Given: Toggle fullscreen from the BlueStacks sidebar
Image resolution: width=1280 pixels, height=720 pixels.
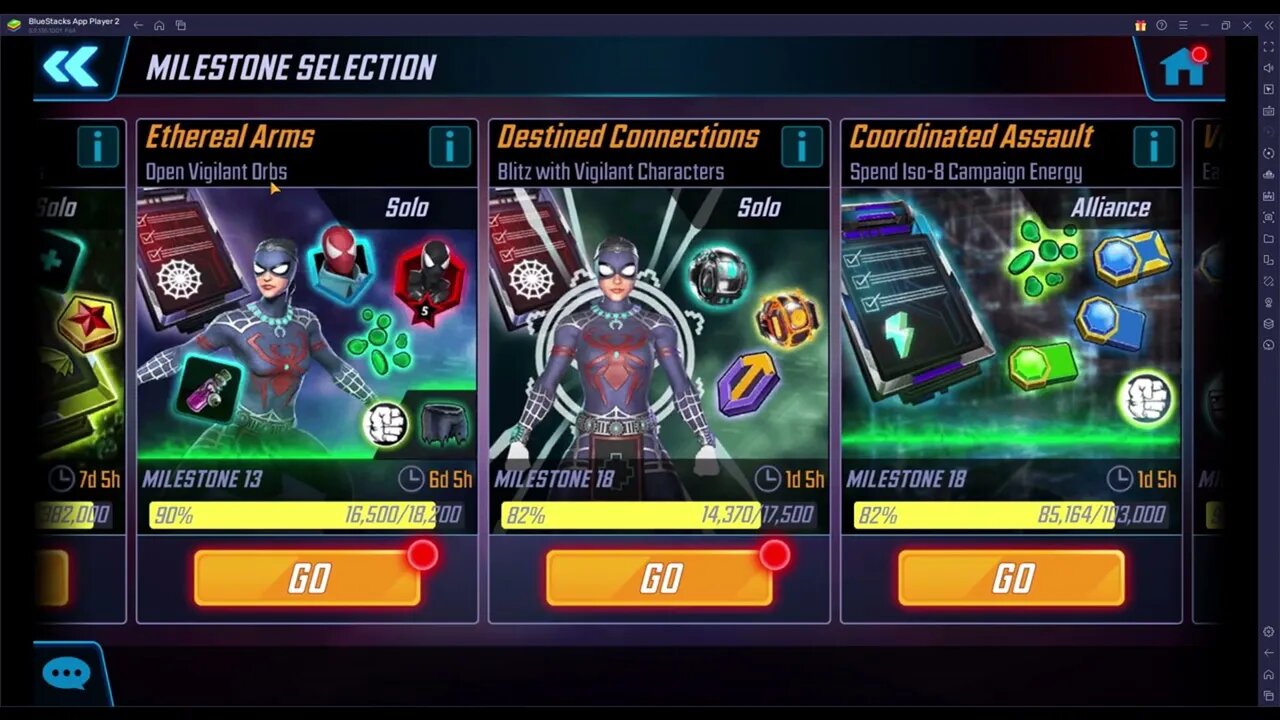Looking at the screenshot, I should coord(1268,47).
